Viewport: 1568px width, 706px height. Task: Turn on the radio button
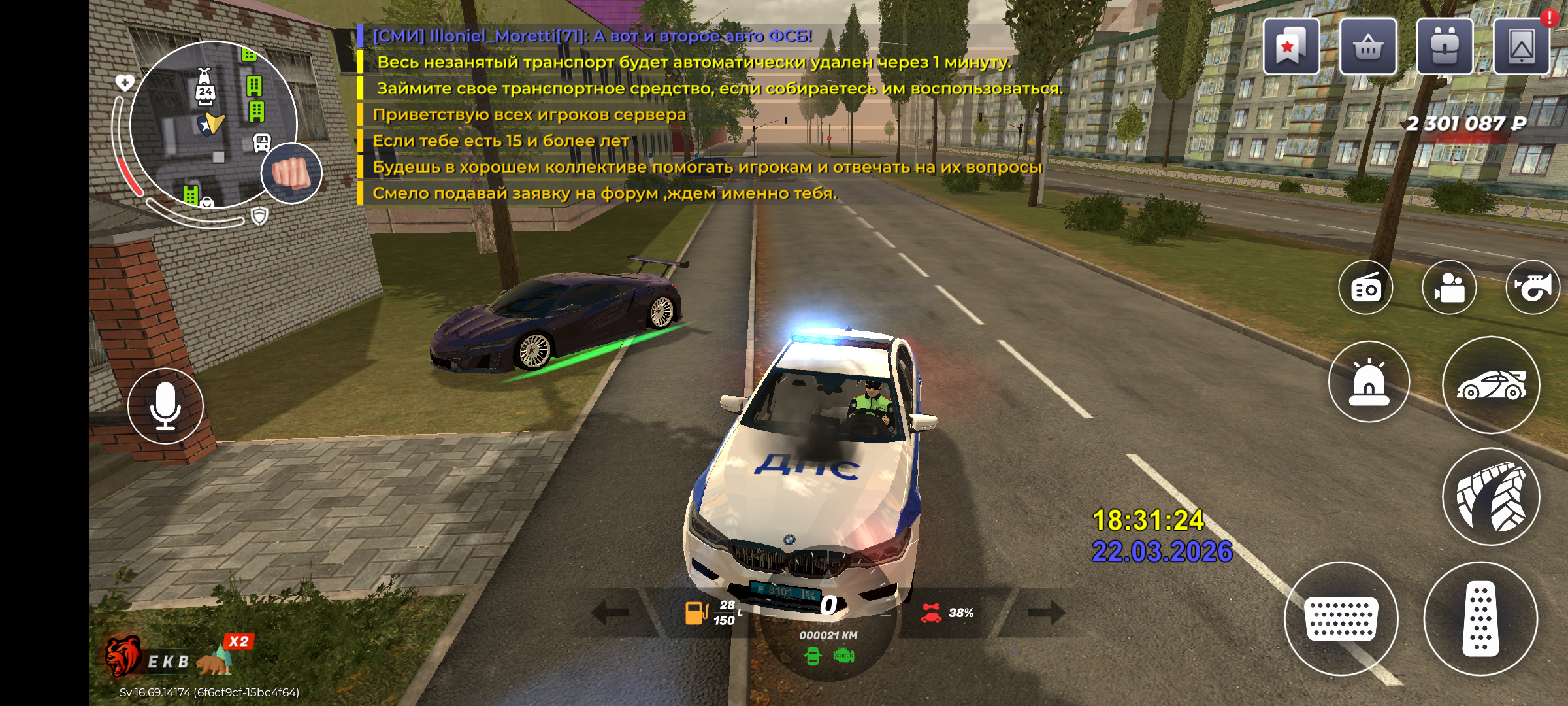pos(1365,288)
